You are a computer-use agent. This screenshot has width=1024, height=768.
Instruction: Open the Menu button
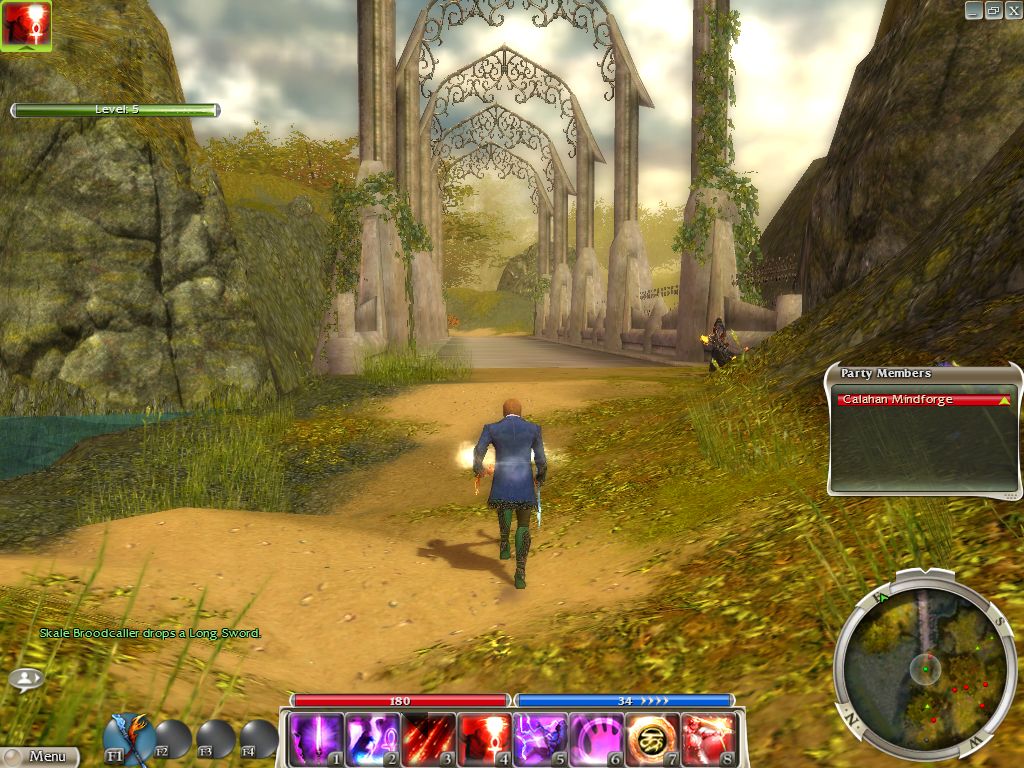pyautogui.click(x=40, y=757)
